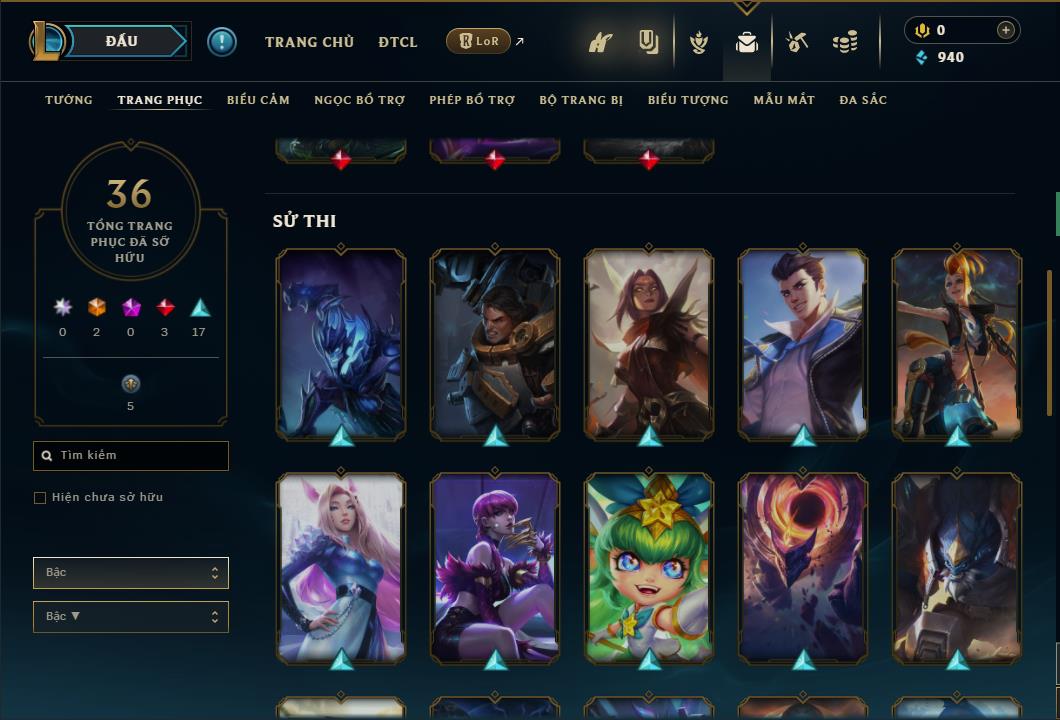Click the ĐẤU play button
The height and width of the screenshot is (720, 1060).
click(120, 41)
